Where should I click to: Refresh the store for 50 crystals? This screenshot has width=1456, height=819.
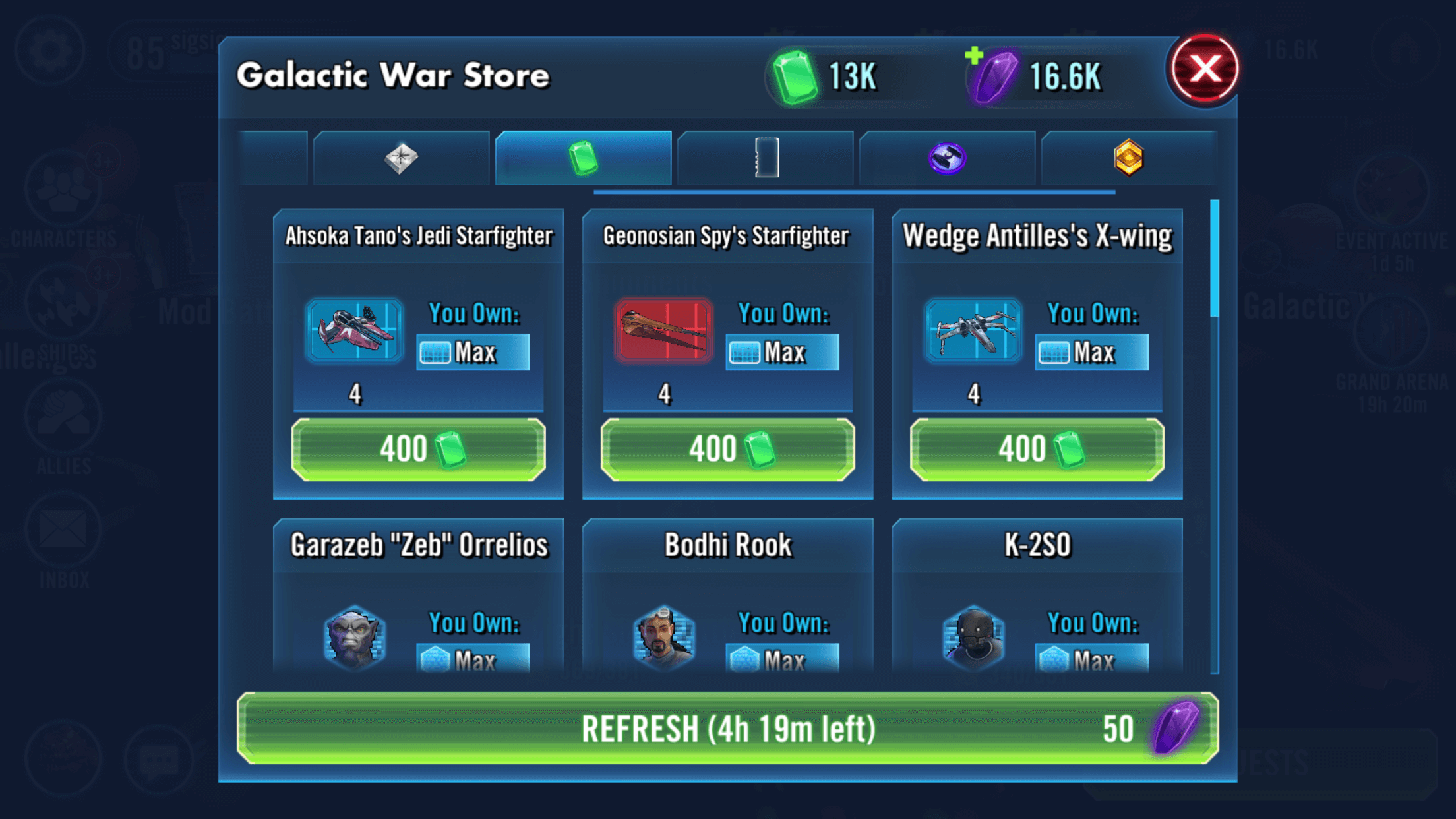(727, 729)
